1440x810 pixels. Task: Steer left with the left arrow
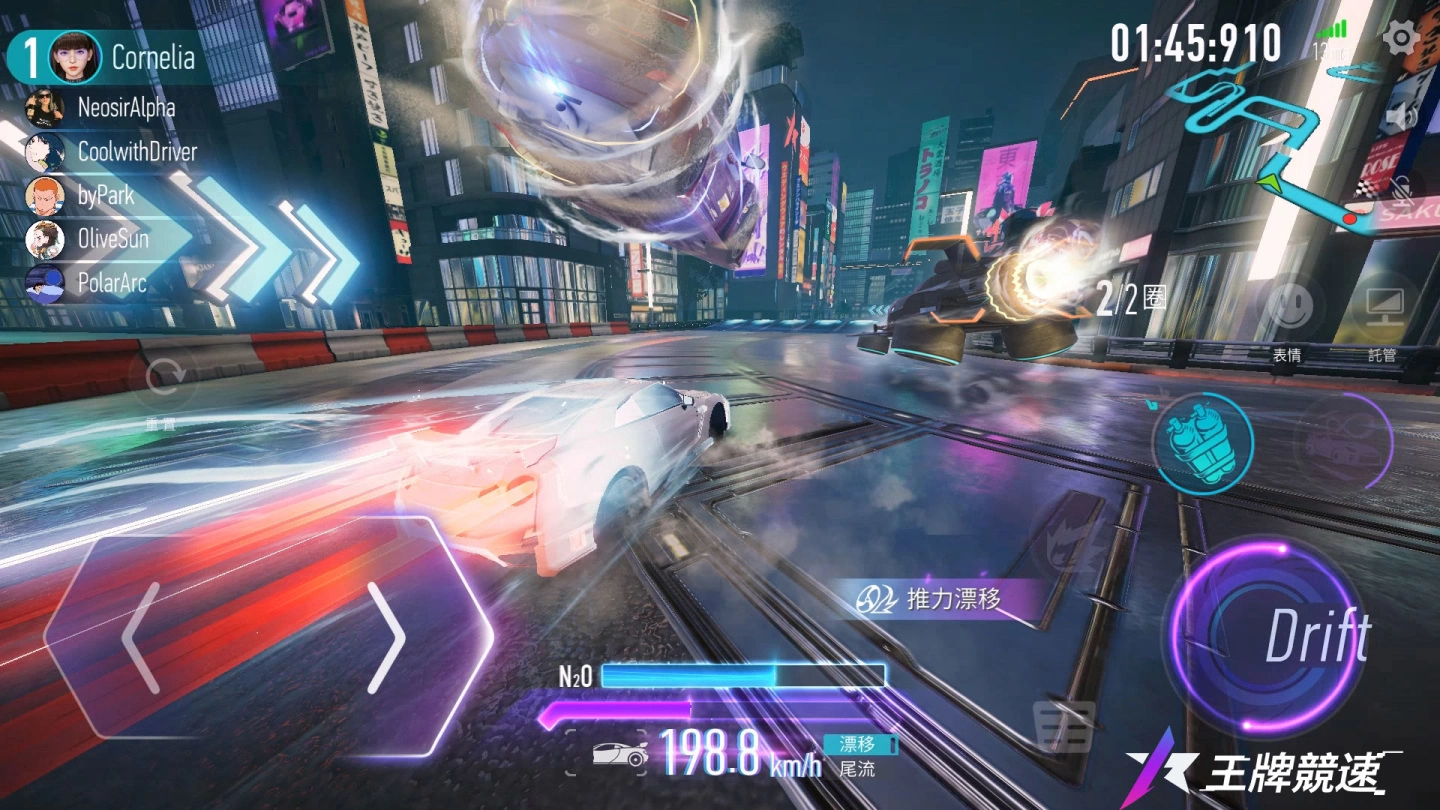point(141,637)
